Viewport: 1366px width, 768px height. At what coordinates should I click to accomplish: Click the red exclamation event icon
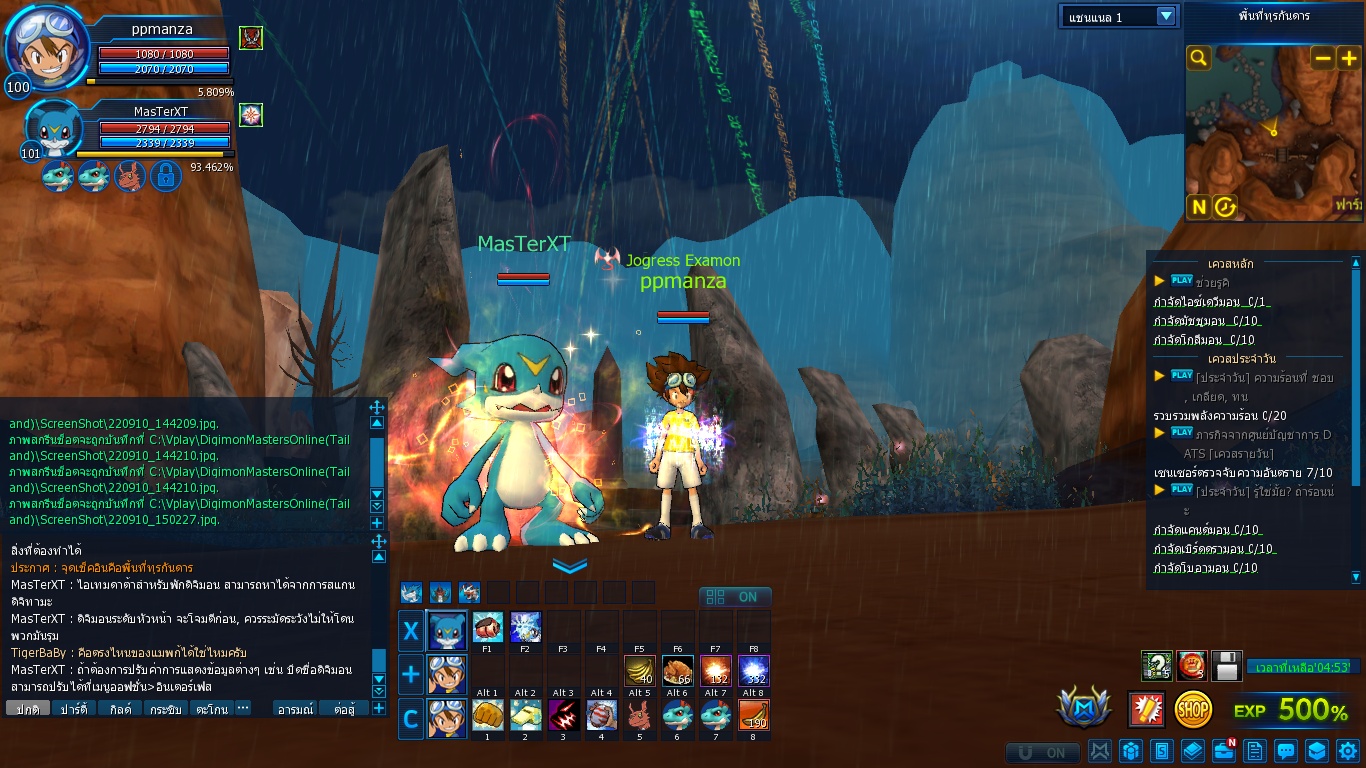point(1146,709)
